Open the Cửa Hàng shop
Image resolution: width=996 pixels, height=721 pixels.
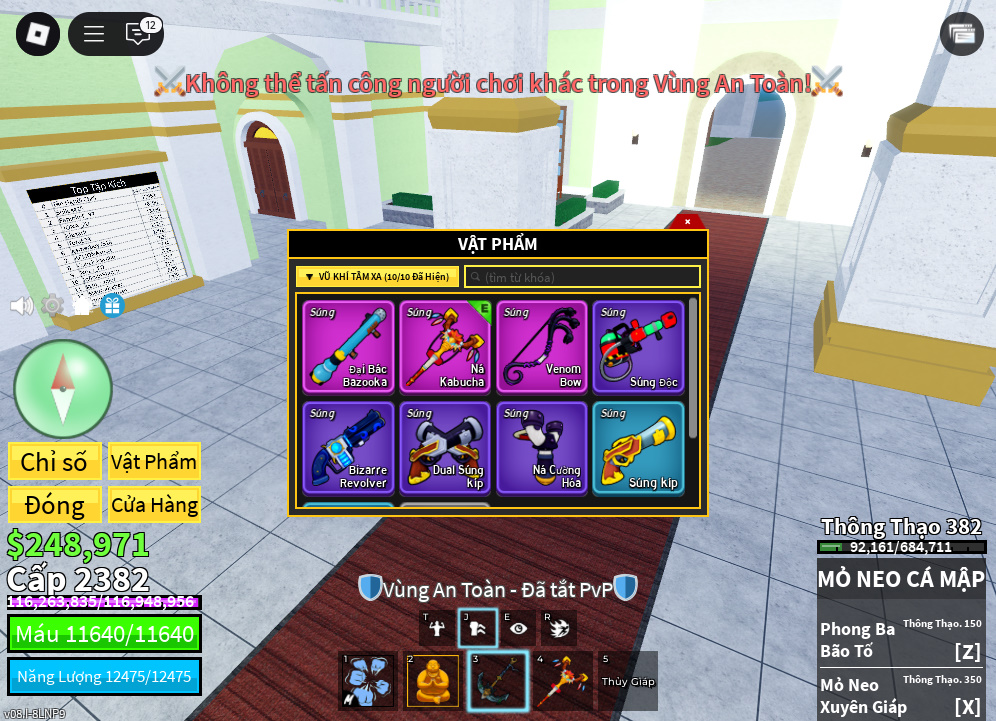[x=154, y=505]
